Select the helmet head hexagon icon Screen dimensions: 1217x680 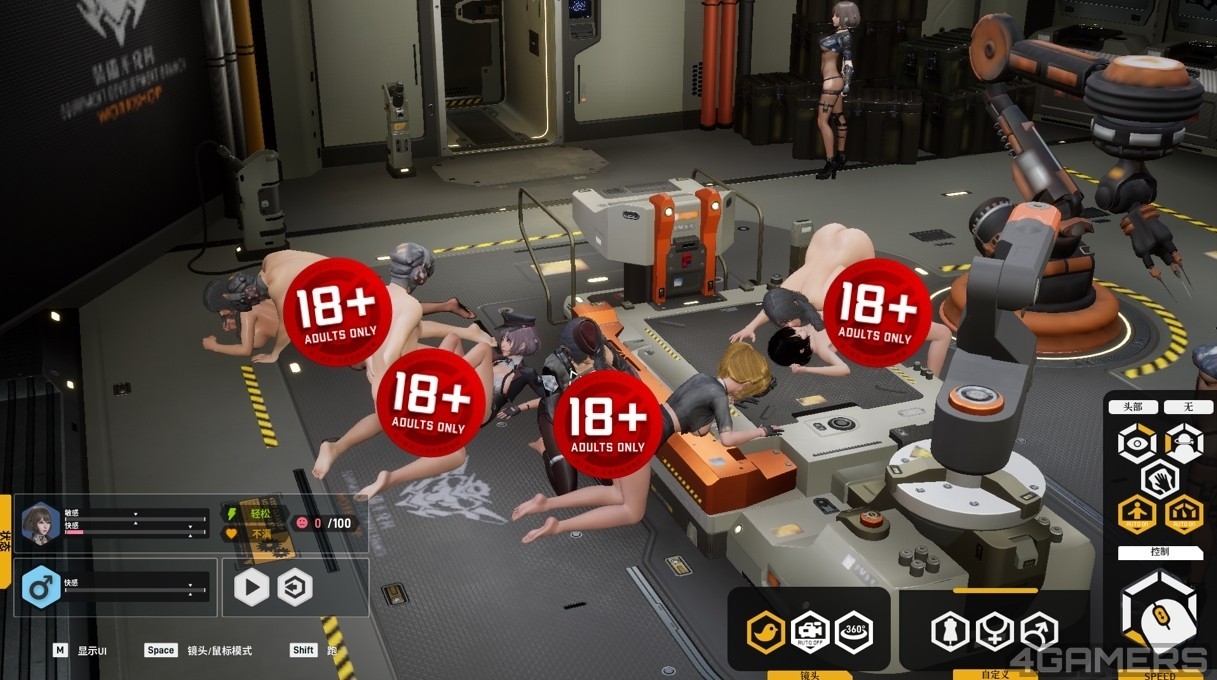click(x=1183, y=443)
